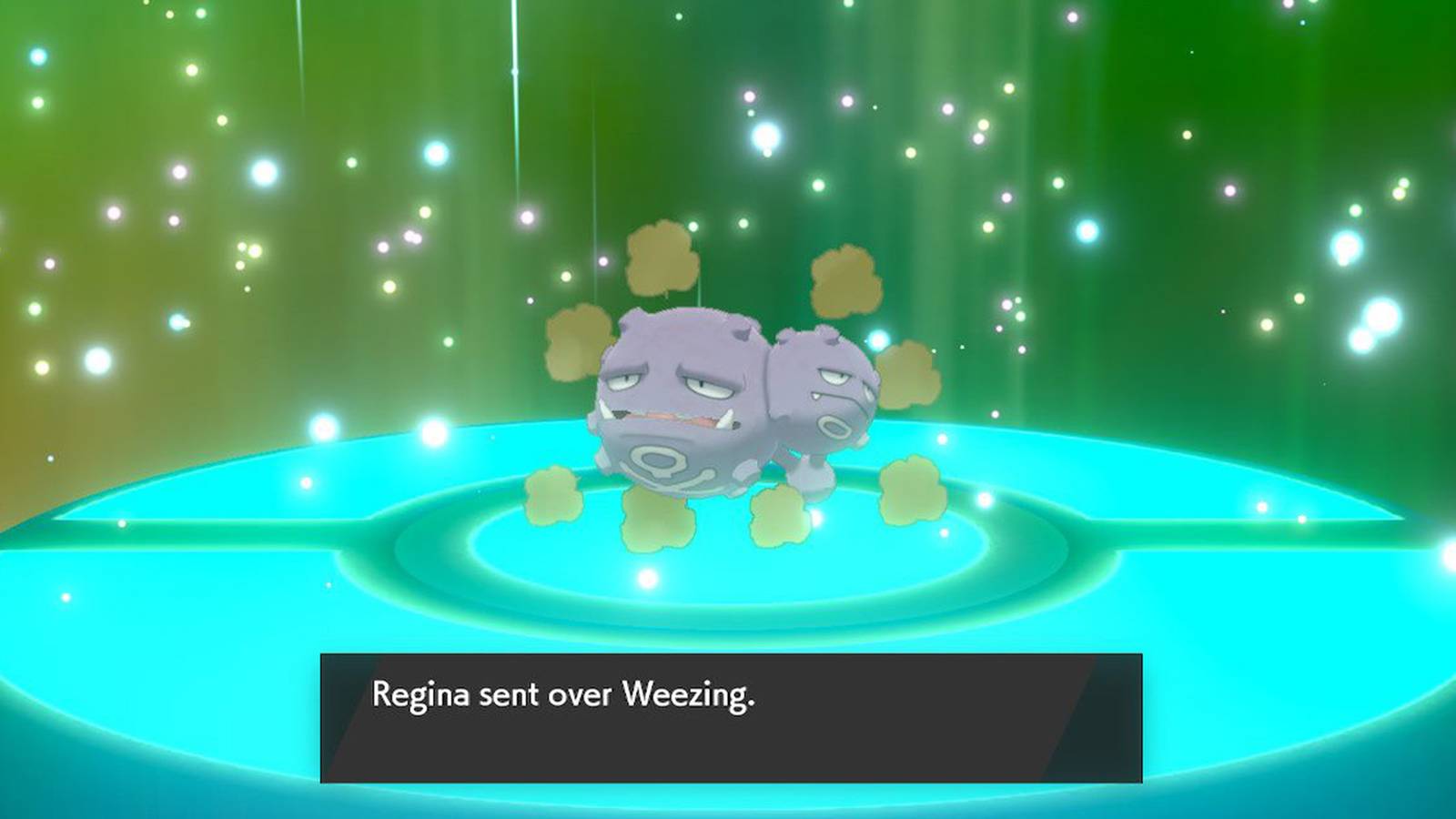
Task: Advance the 'Regina sent over Weezing' dialogue box
Action: (731, 717)
